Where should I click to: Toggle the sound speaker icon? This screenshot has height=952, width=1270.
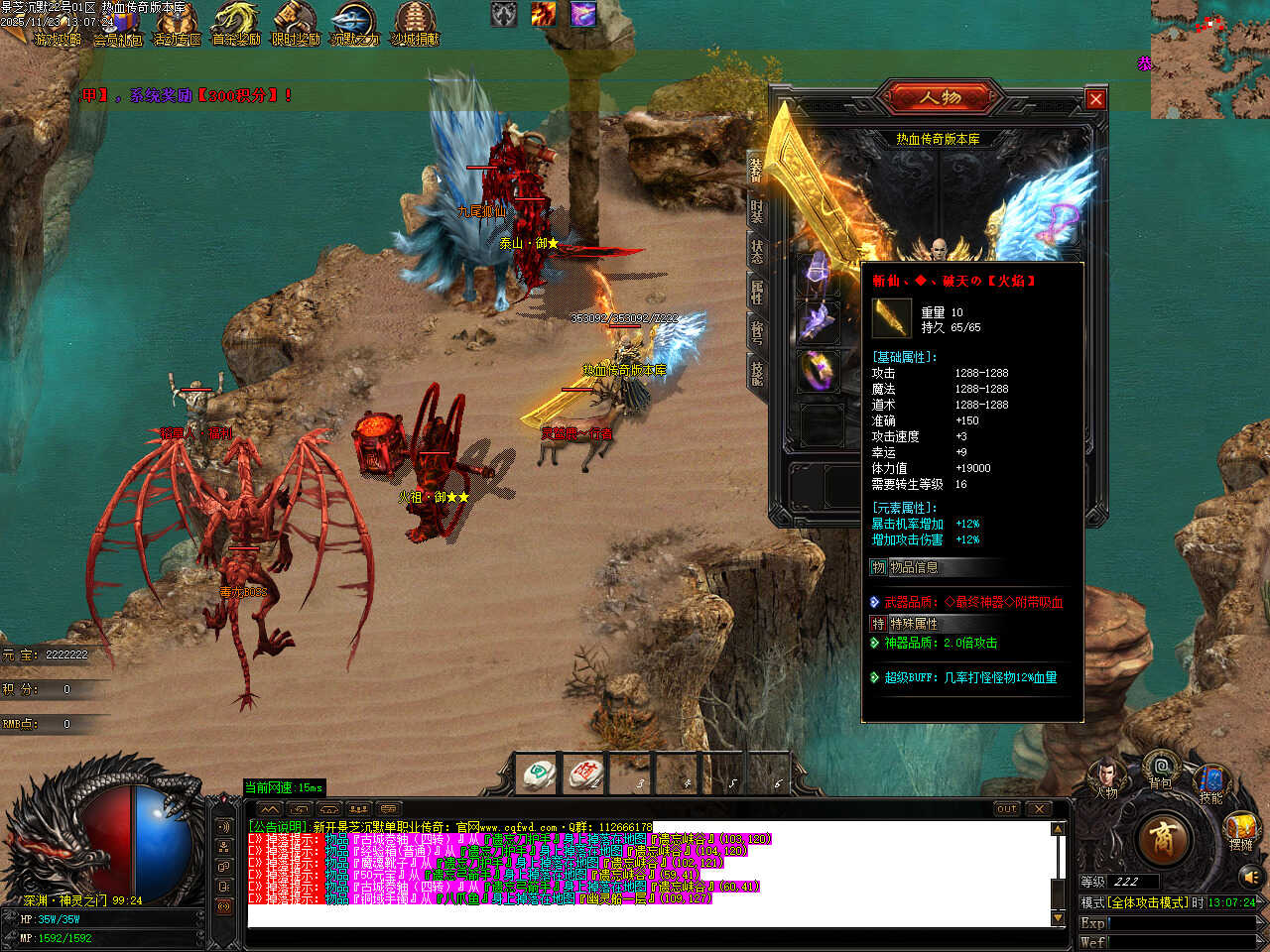1251,877
